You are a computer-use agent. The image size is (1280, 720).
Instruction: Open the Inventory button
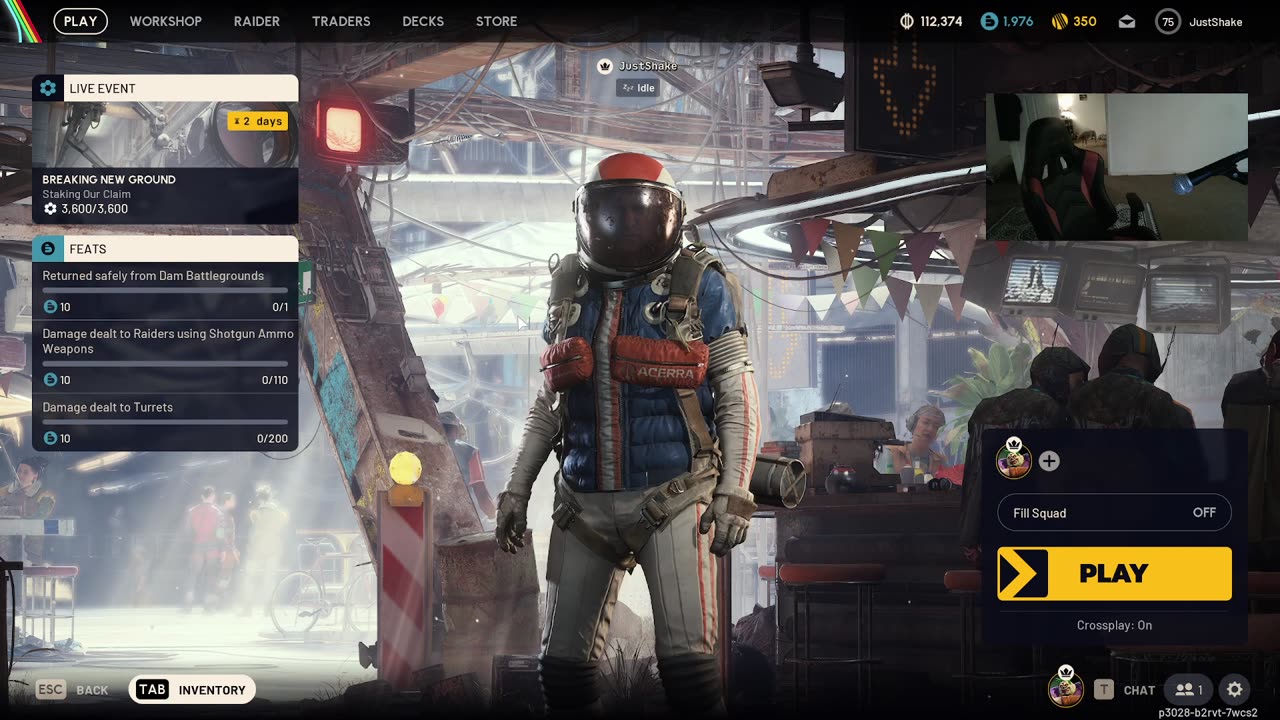click(x=193, y=689)
